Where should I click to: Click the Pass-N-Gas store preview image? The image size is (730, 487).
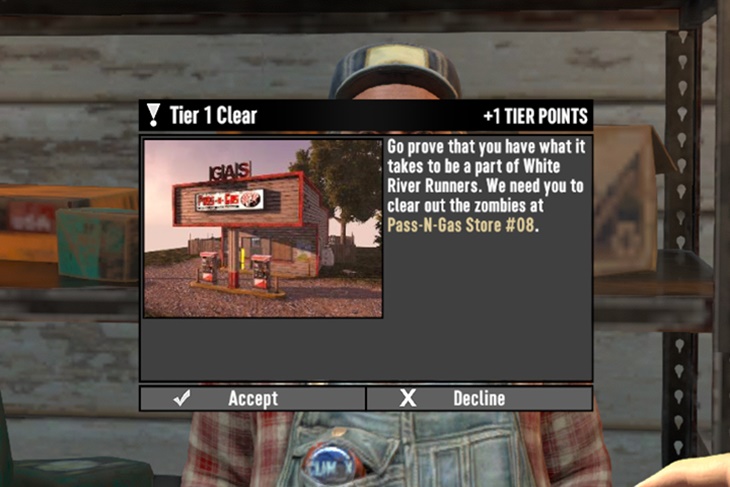coord(262,228)
